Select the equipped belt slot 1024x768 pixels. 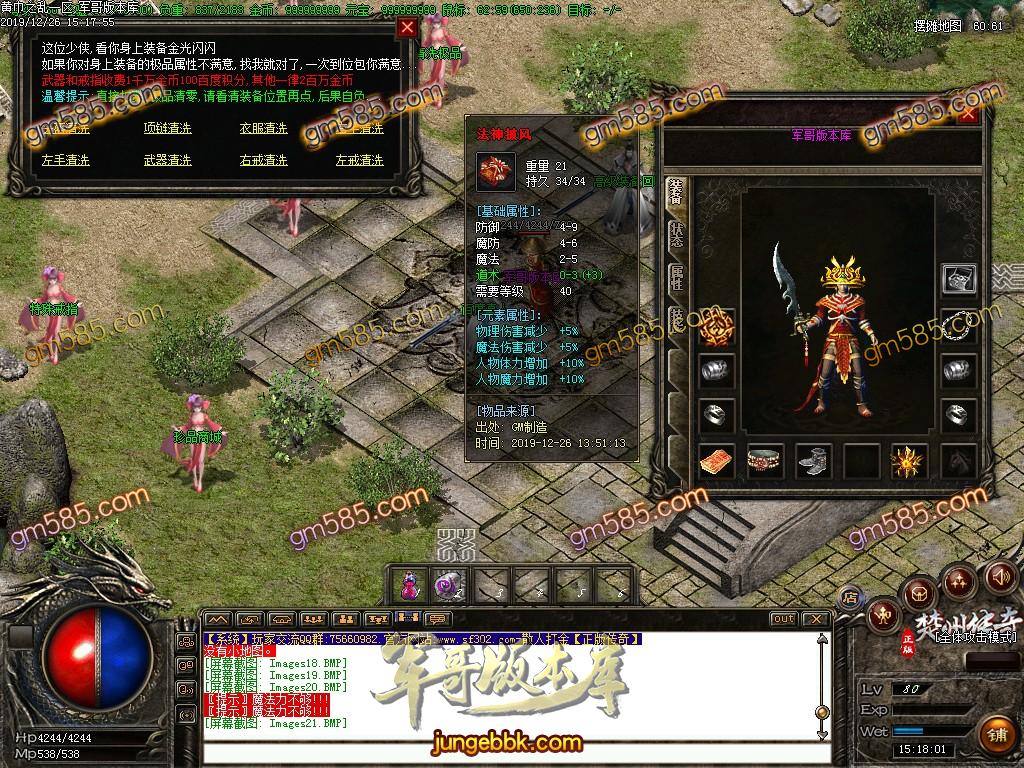(x=765, y=461)
